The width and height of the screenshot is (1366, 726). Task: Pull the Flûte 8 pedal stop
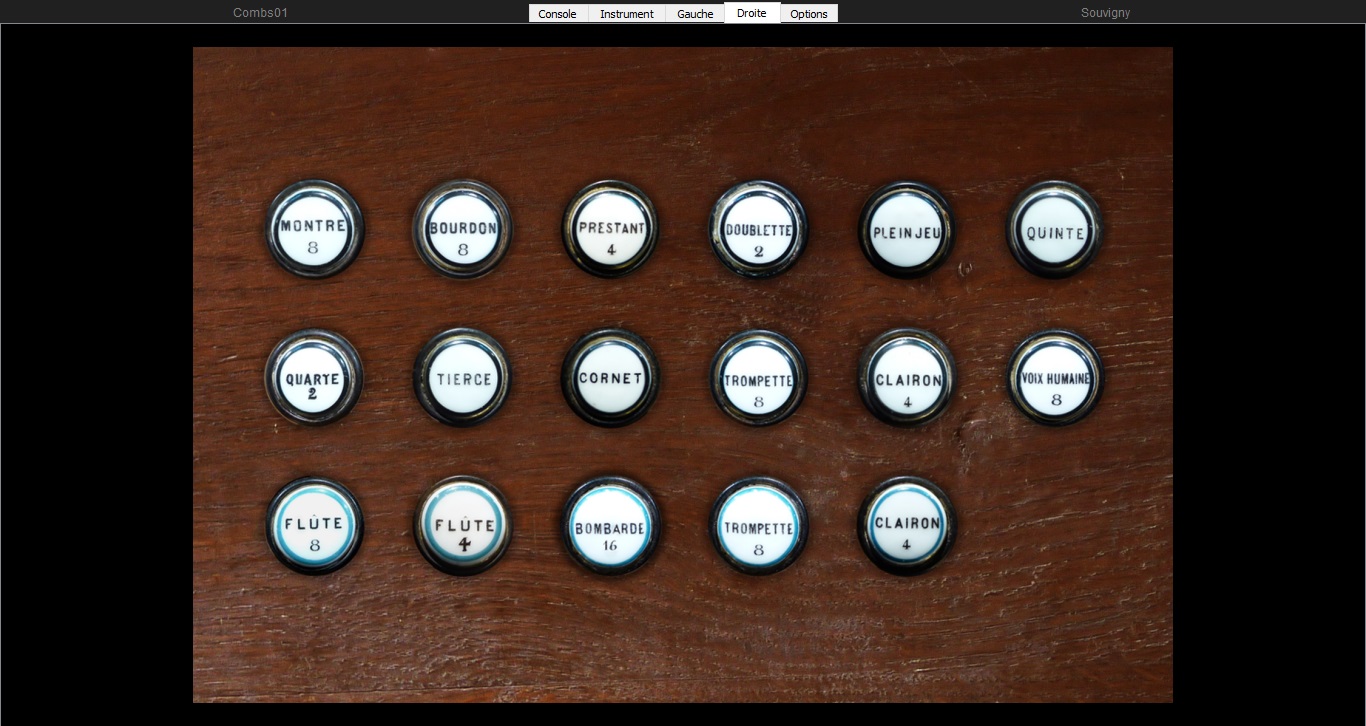click(x=315, y=525)
